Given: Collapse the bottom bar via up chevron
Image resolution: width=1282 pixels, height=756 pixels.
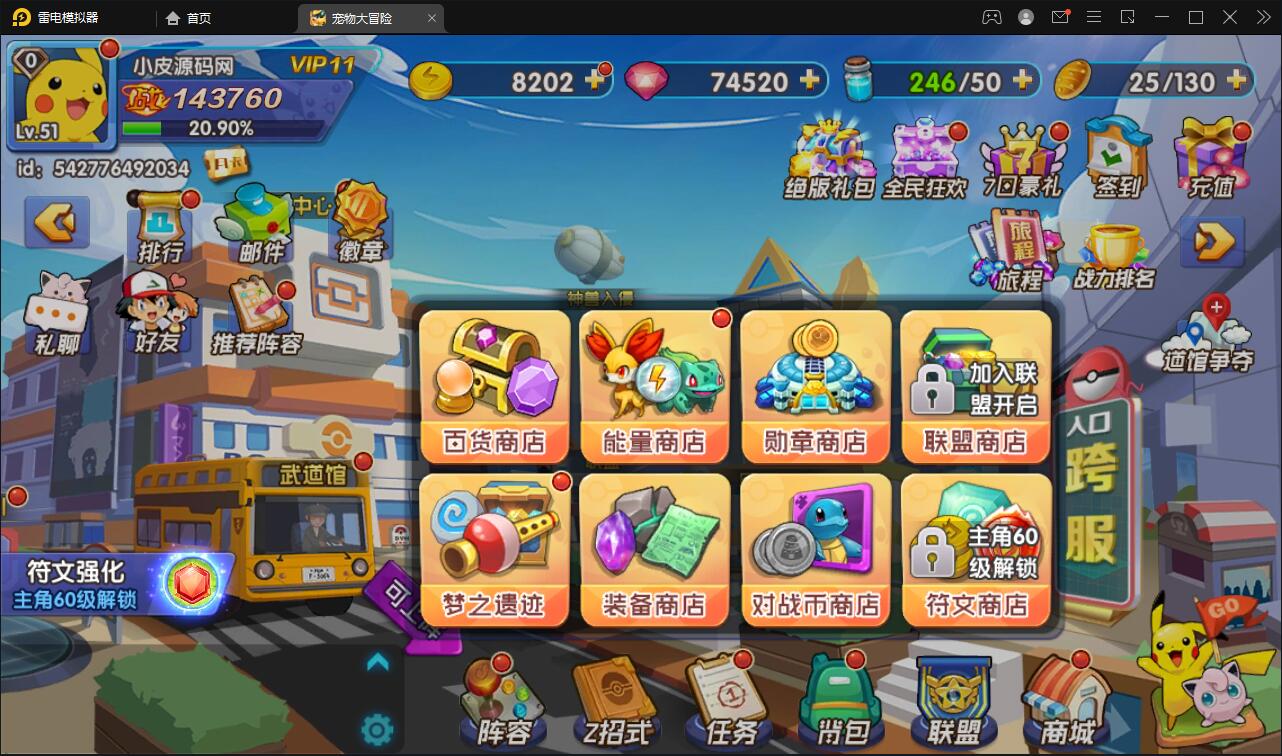Looking at the screenshot, I should point(377,660).
